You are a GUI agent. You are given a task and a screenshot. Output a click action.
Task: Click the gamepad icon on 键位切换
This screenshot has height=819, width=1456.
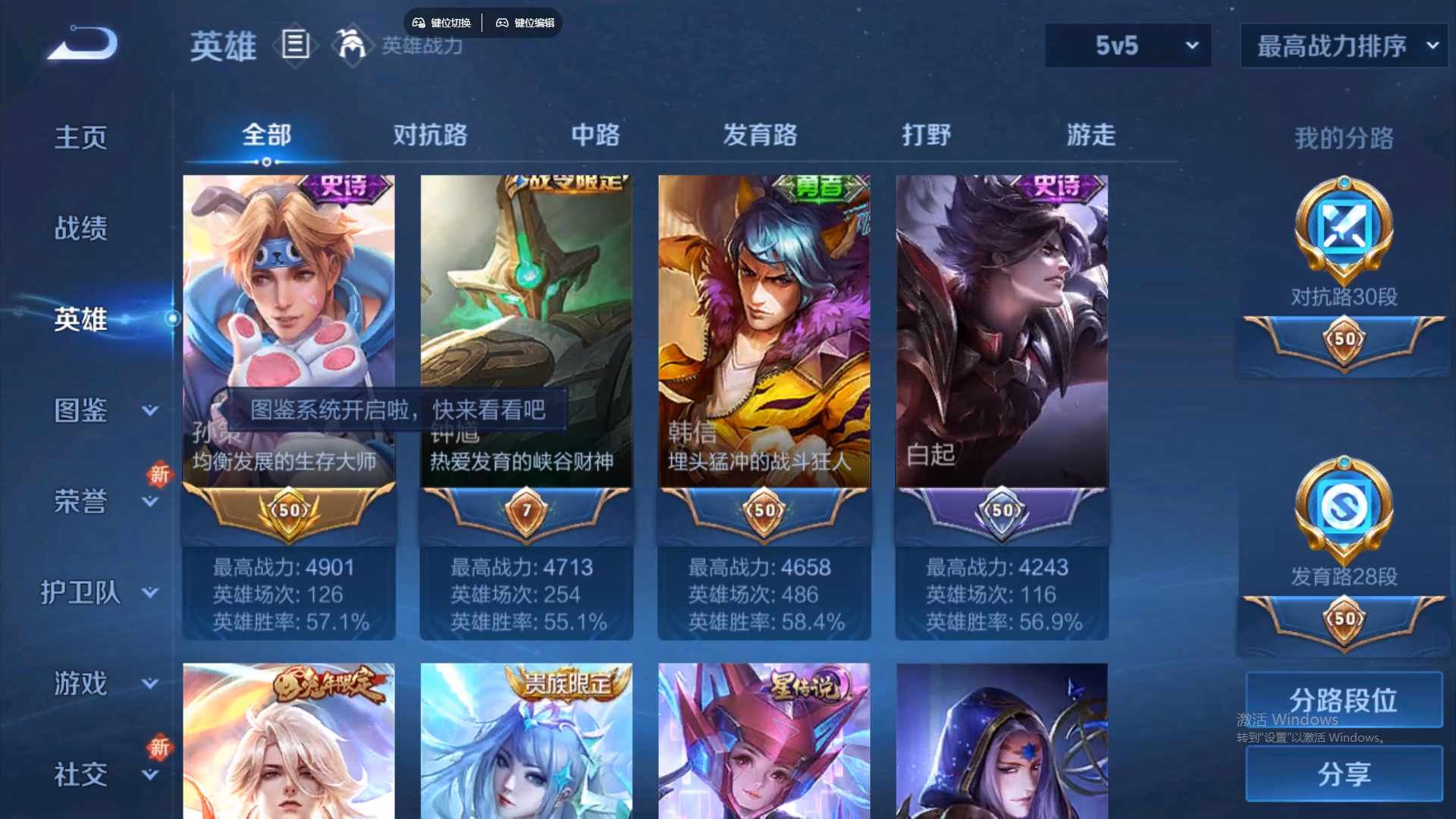pyautogui.click(x=418, y=23)
